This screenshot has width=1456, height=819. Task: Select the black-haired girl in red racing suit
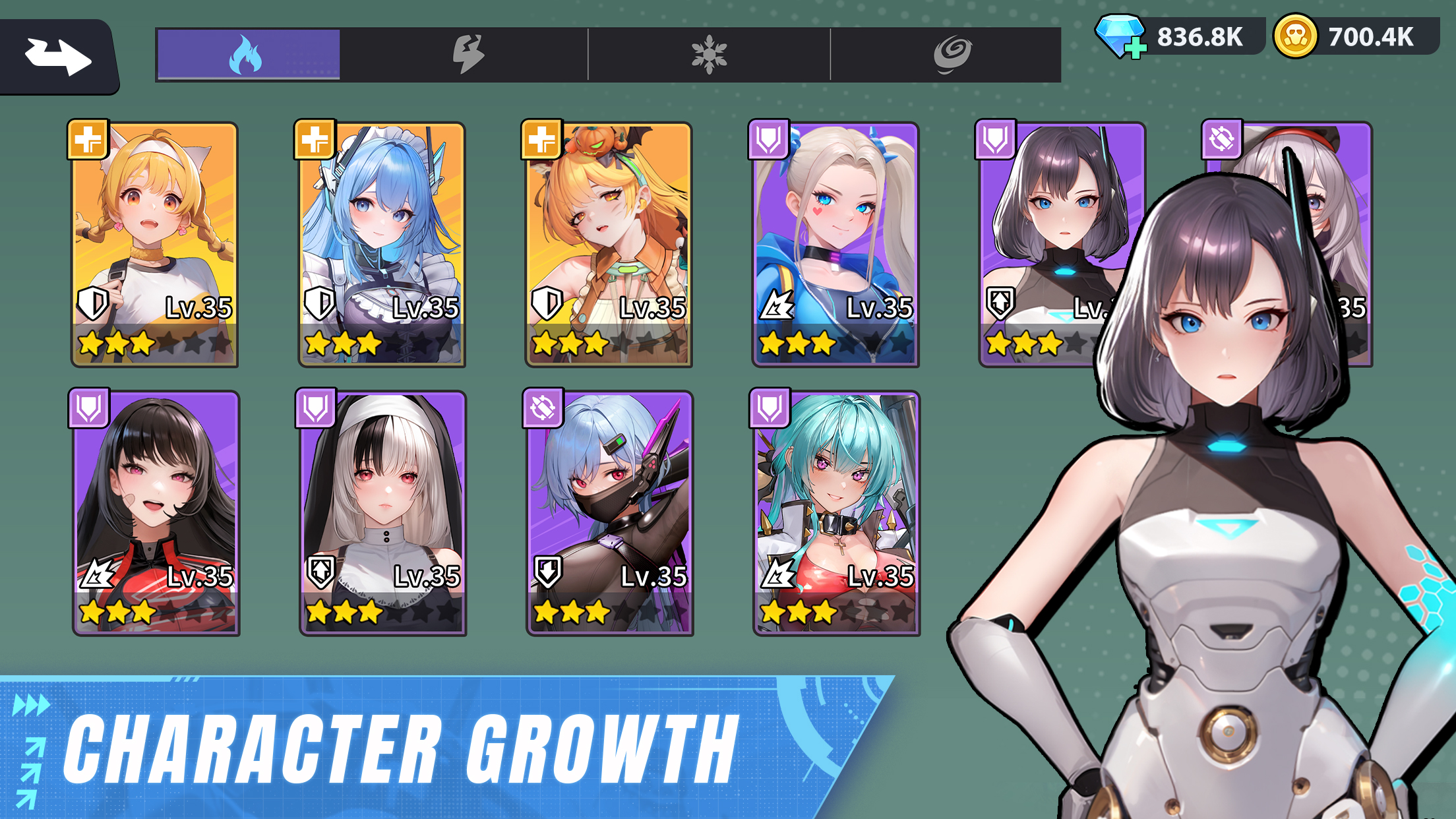156,513
